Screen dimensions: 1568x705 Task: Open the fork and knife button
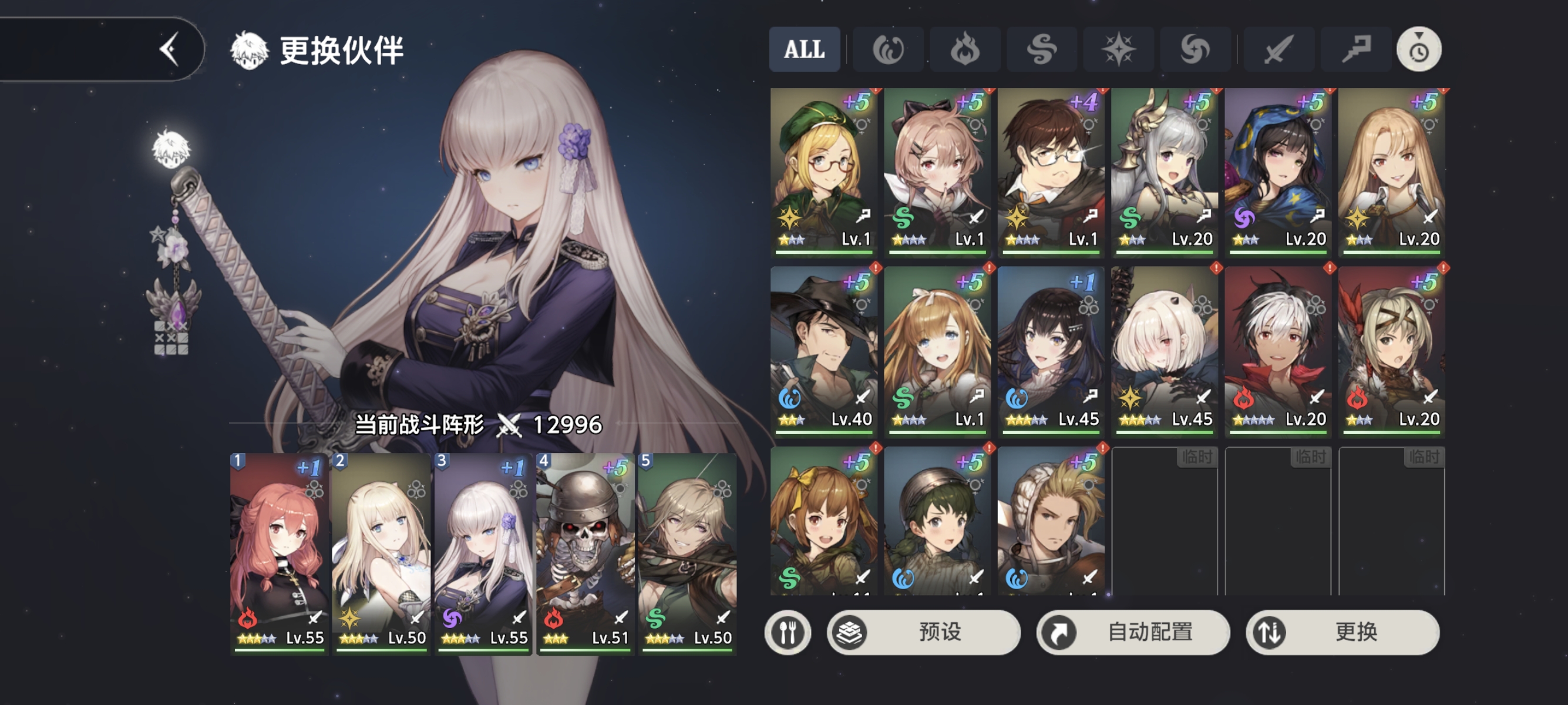(x=788, y=633)
